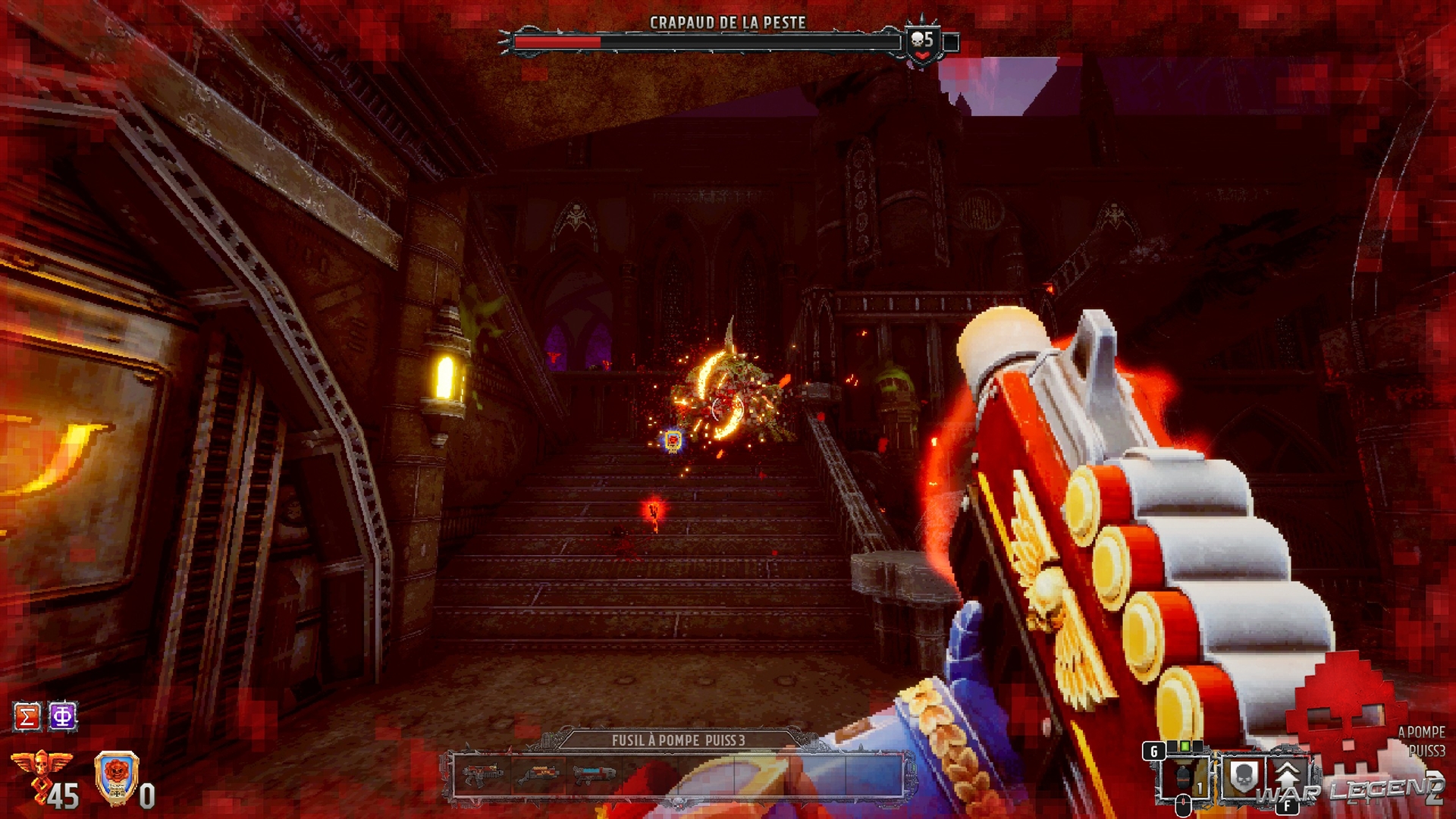
Task: Click the gold armor shield icon
Action: coord(117,777)
